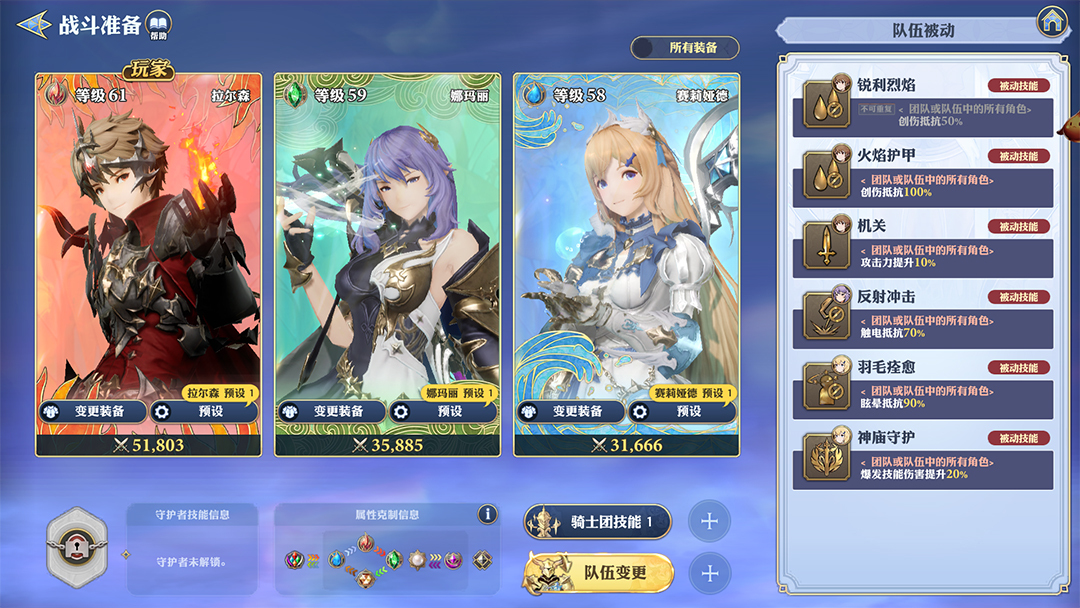Click the plus button beside 队伍变更
The image size is (1080, 608).
coord(709,573)
